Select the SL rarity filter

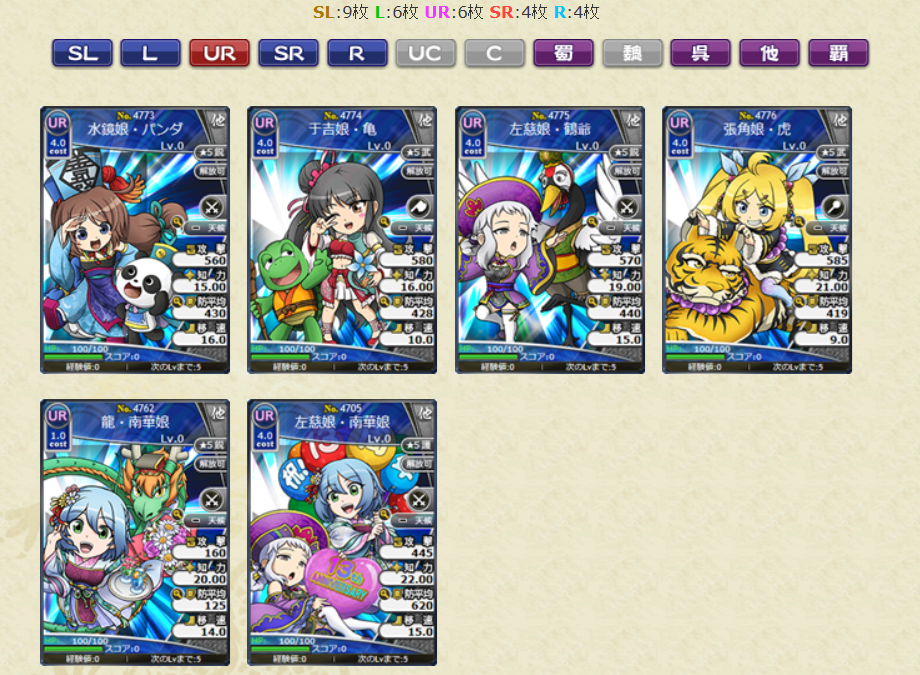pos(82,54)
